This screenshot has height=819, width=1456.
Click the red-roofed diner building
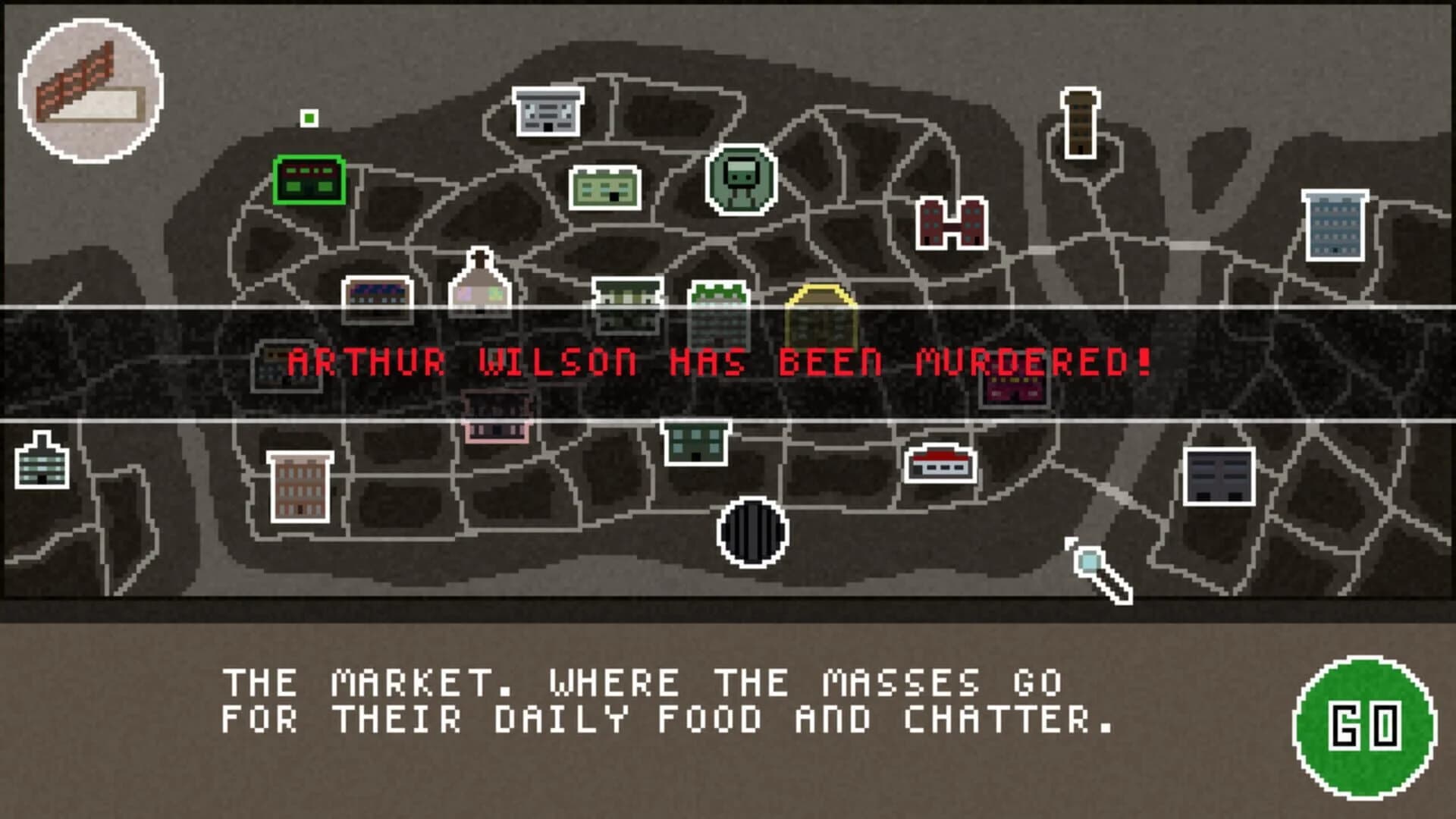tap(940, 463)
